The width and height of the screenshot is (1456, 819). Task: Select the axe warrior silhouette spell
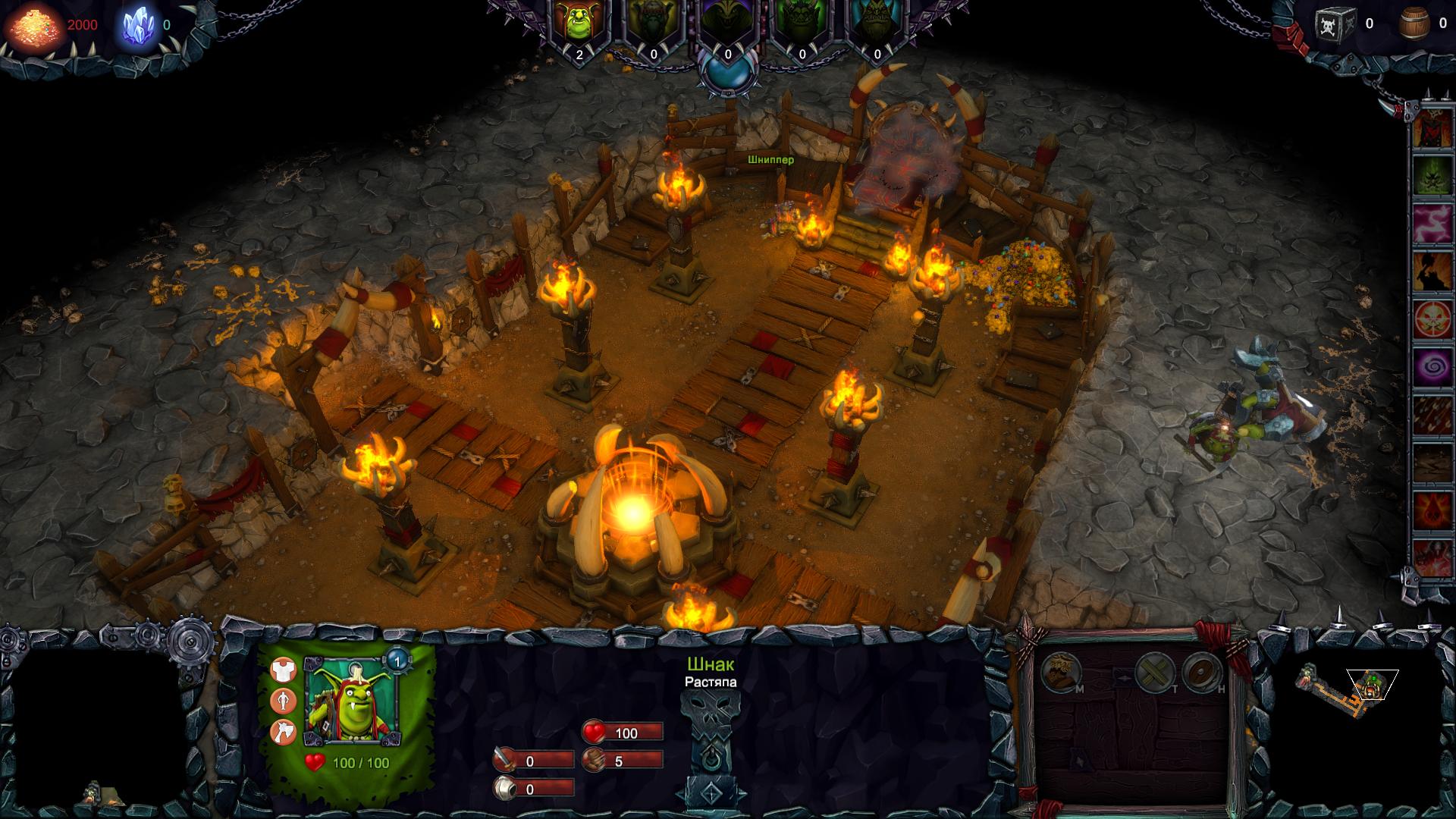tap(1432, 271)
